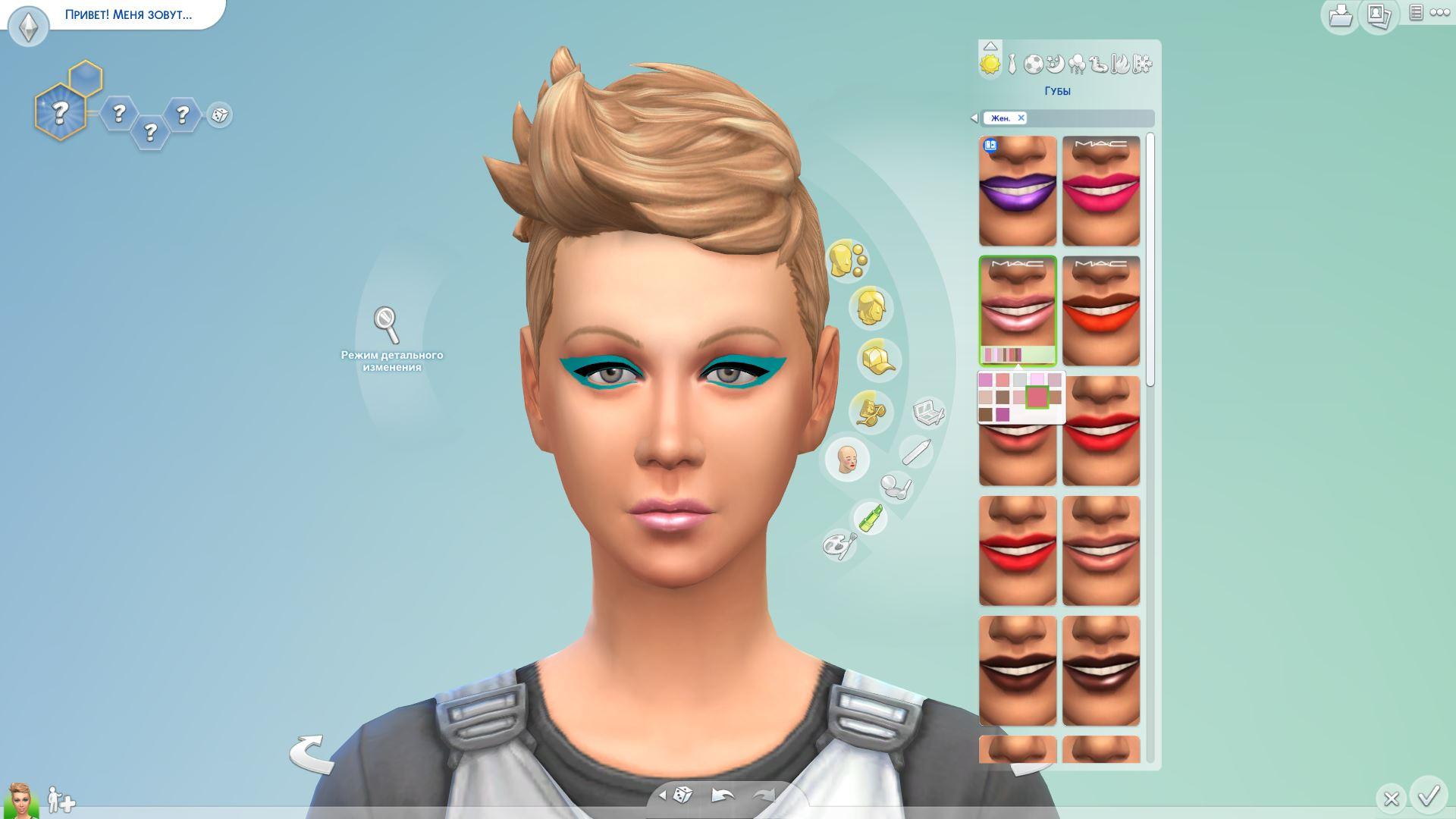Image resolution: width=1456 pixels, height=819 pixels.
Task: Select the lipstick makeup category
Action: [x=870, y=518]
